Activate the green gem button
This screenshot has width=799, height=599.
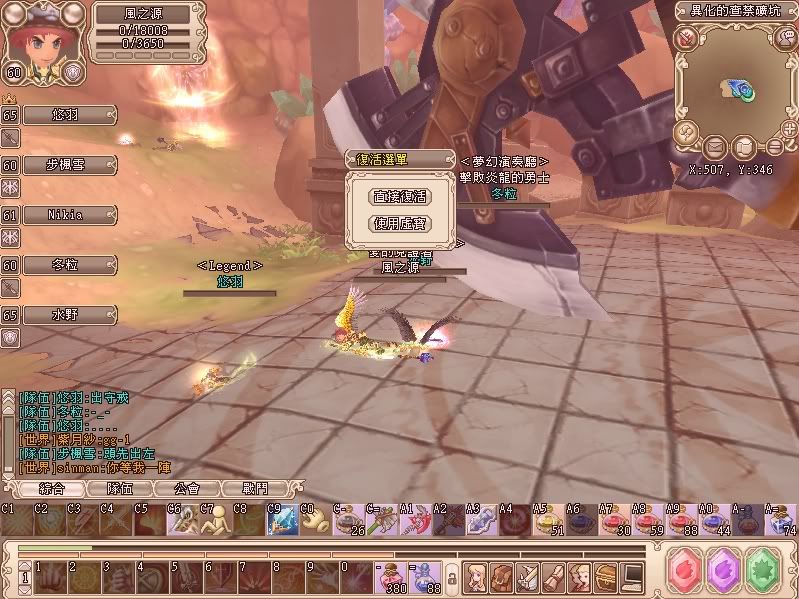pyautogui.click(x=762, y=573)
